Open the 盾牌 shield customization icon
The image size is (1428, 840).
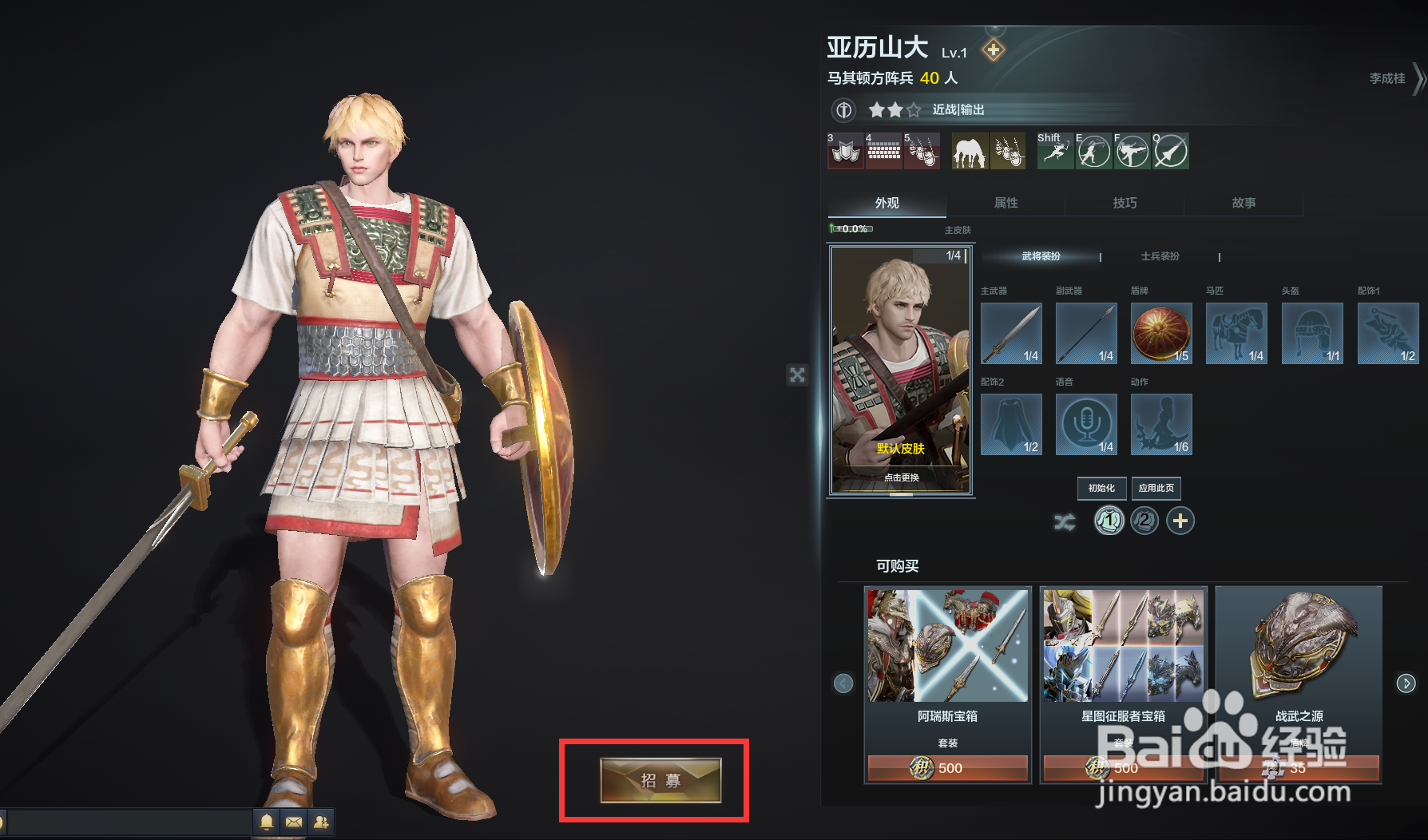coord(1160,334)
